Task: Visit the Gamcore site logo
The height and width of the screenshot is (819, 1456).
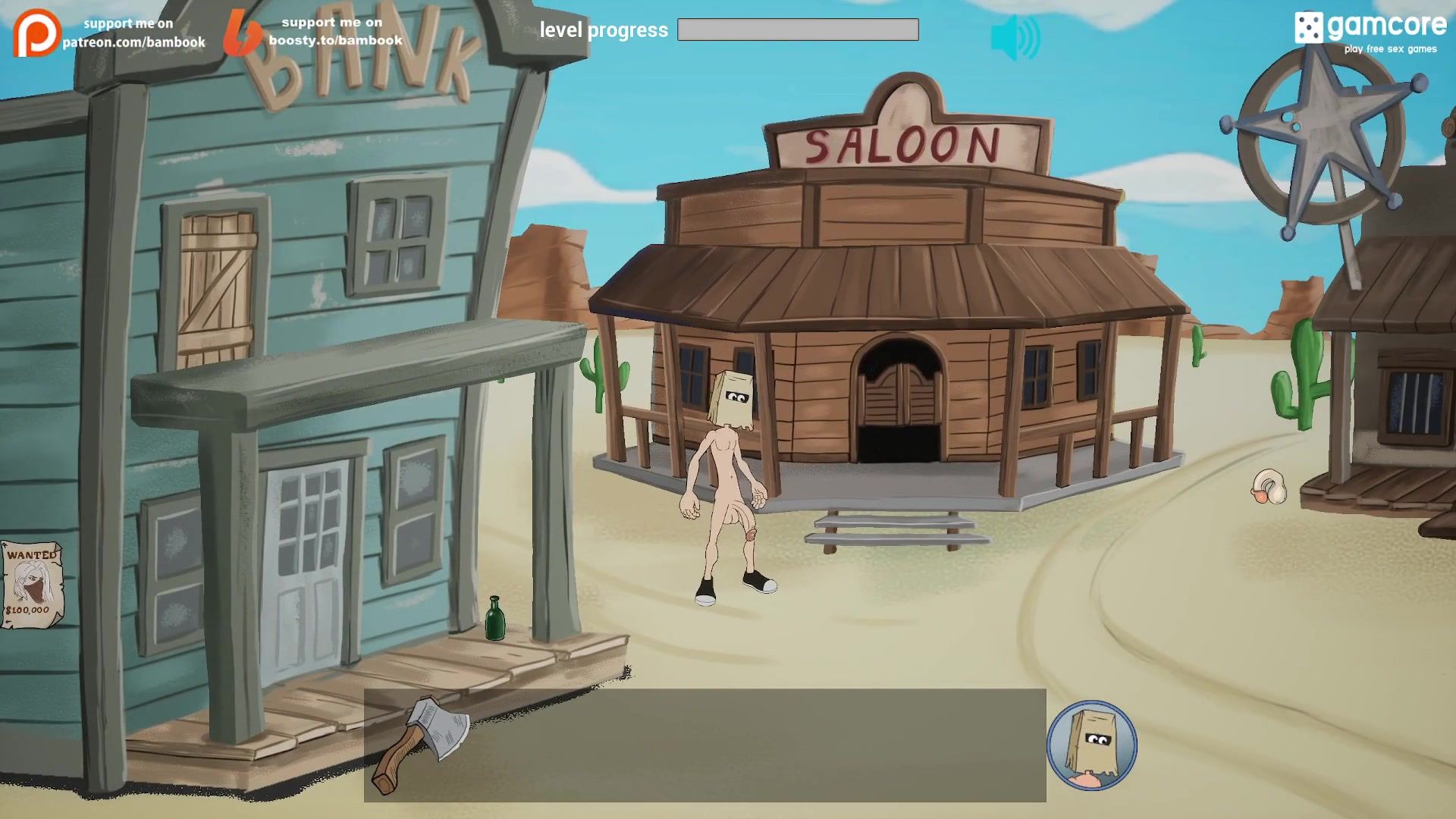Action: tap(1370, 31)
